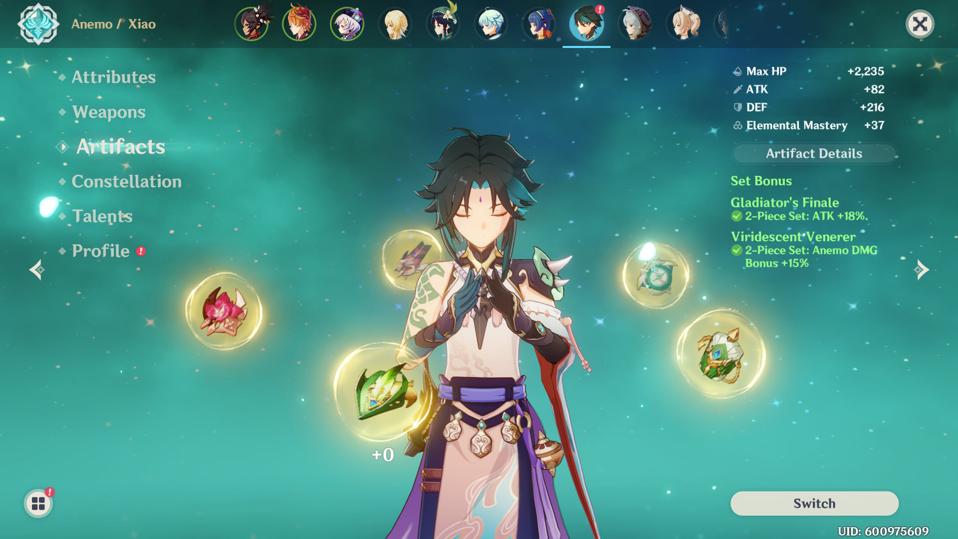The image size is (958, 539).
Task: Click the Artifact Details button
Action: (813, 153)
